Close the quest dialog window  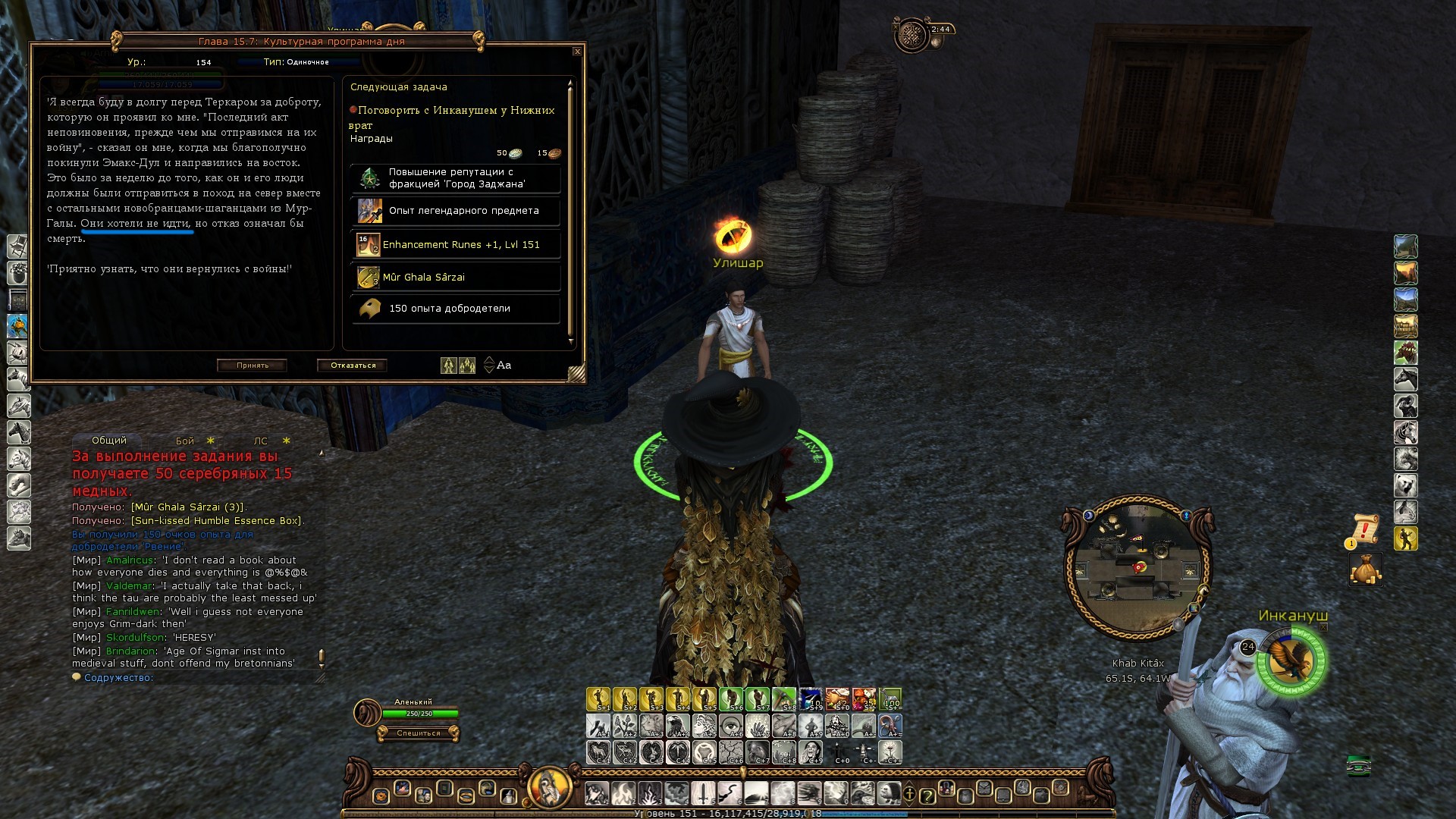click(x=577, y=52)
